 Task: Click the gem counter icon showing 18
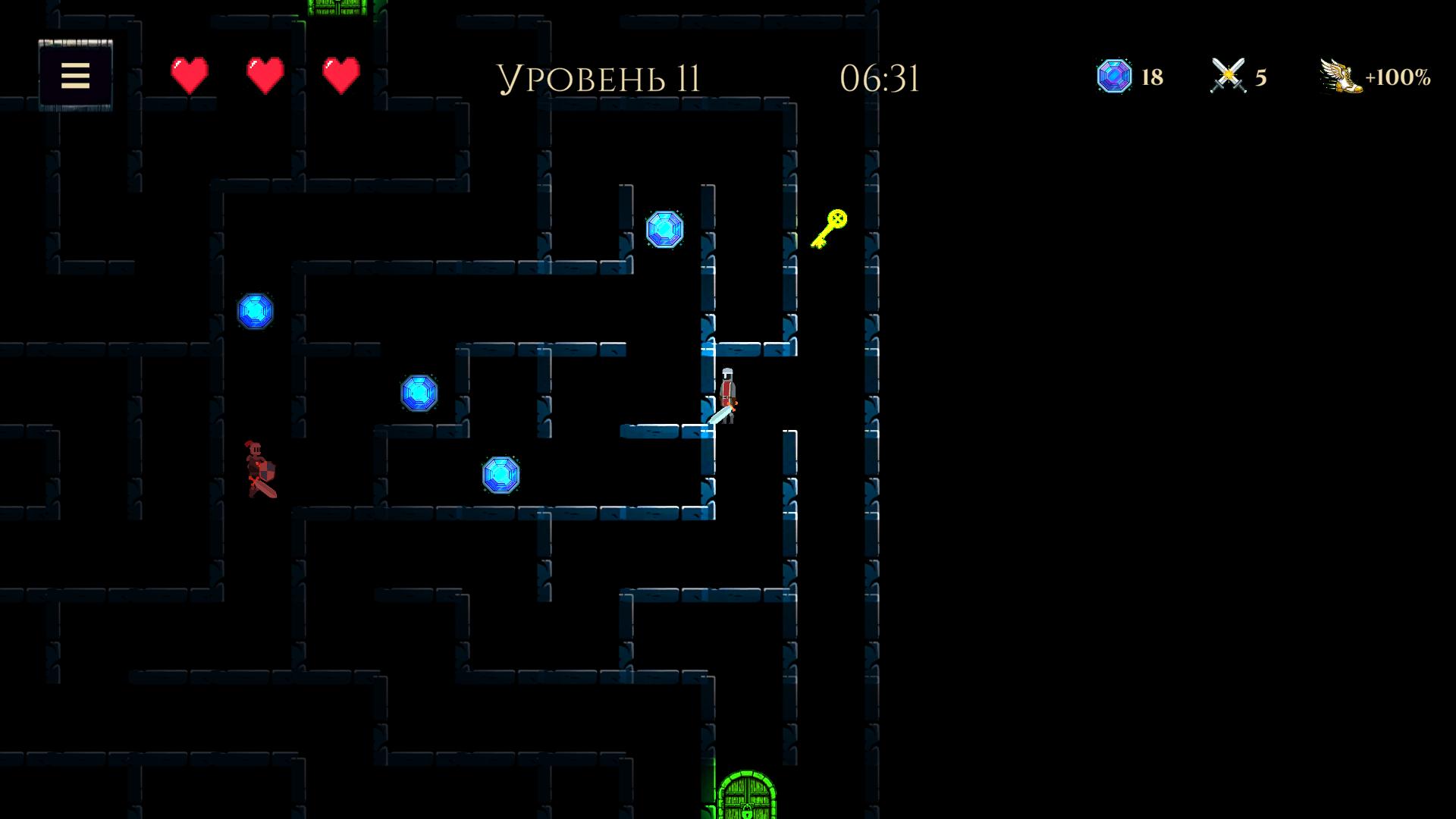1113,76
